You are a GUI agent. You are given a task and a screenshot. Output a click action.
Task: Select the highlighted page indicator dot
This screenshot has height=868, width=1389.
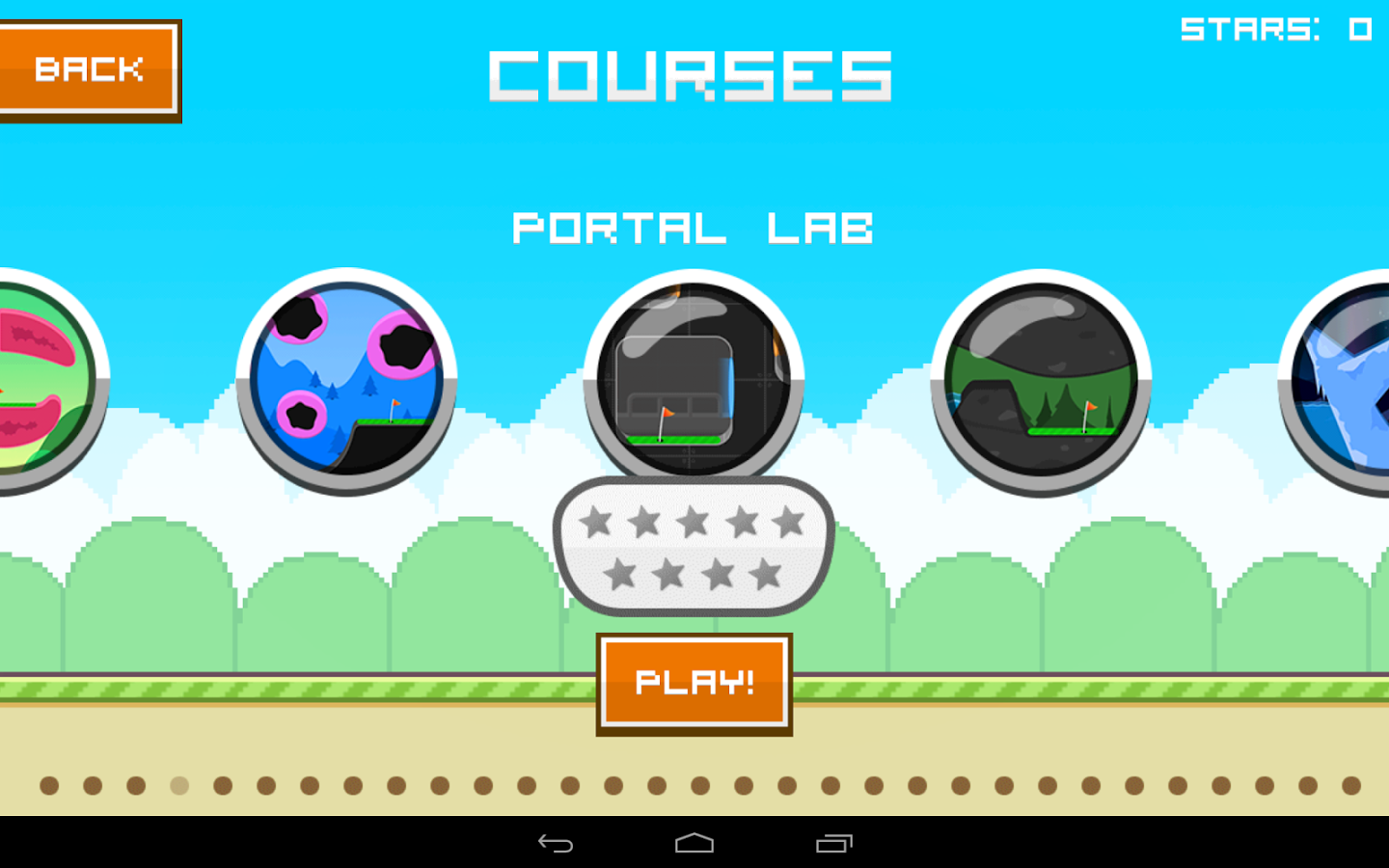pyautogui.click(x=178, y=786)
